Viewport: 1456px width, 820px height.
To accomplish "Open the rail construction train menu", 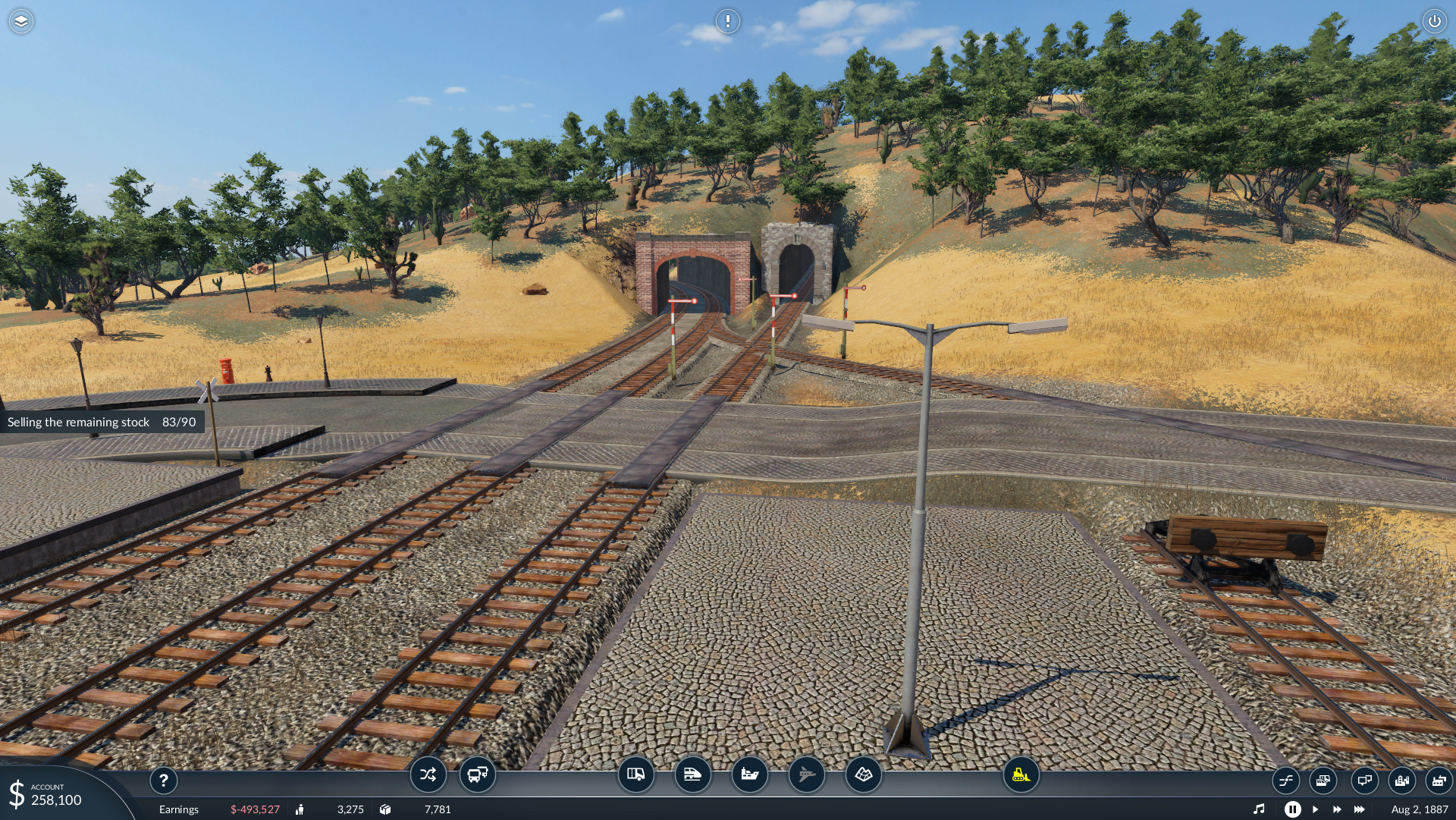I will point(692,774).
